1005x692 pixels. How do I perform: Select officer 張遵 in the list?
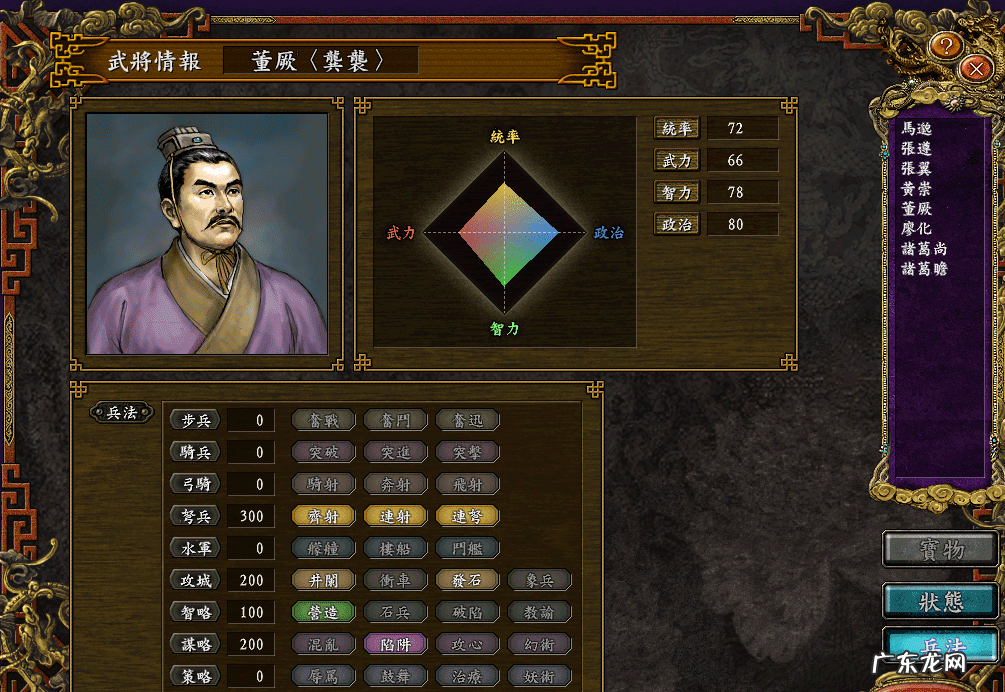pyautogui.click(x=917, y=149)
